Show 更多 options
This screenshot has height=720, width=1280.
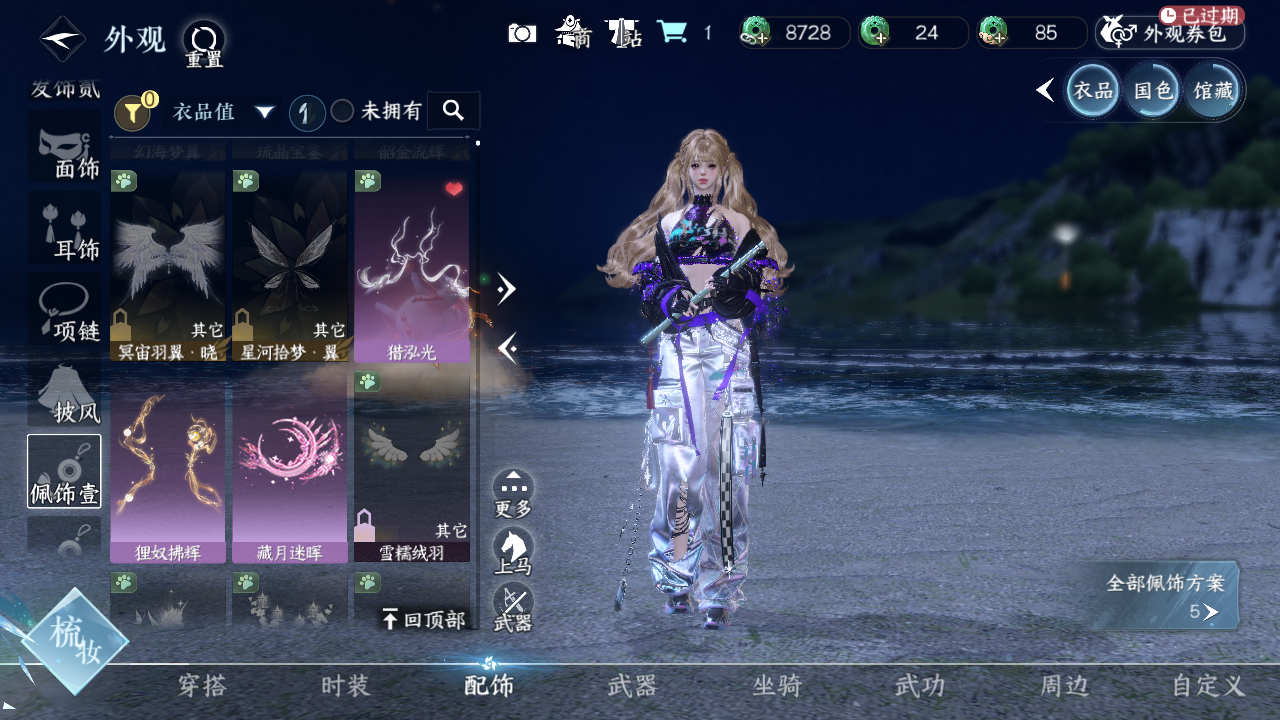(513, 494)
